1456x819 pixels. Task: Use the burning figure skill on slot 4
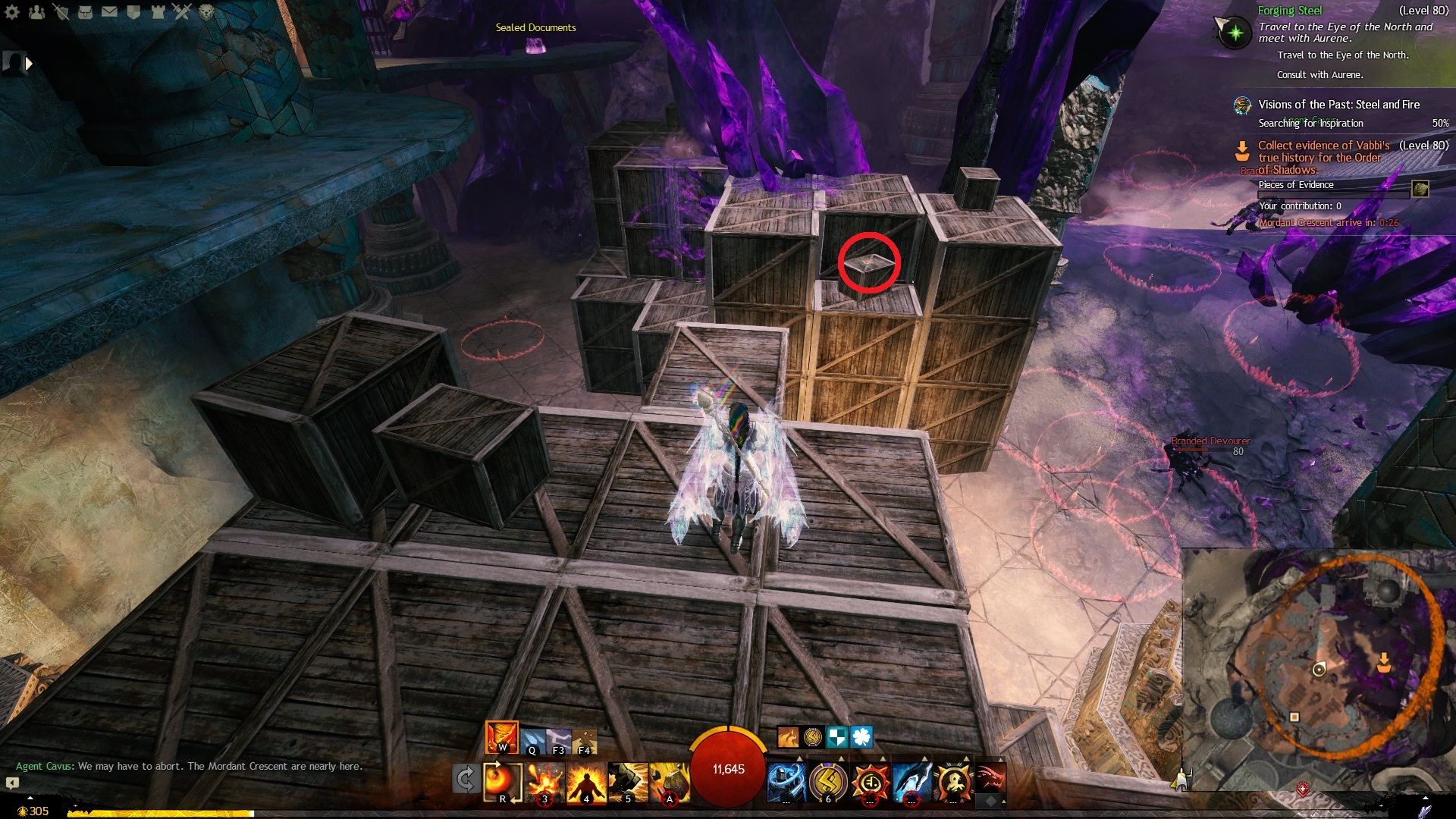585,782
